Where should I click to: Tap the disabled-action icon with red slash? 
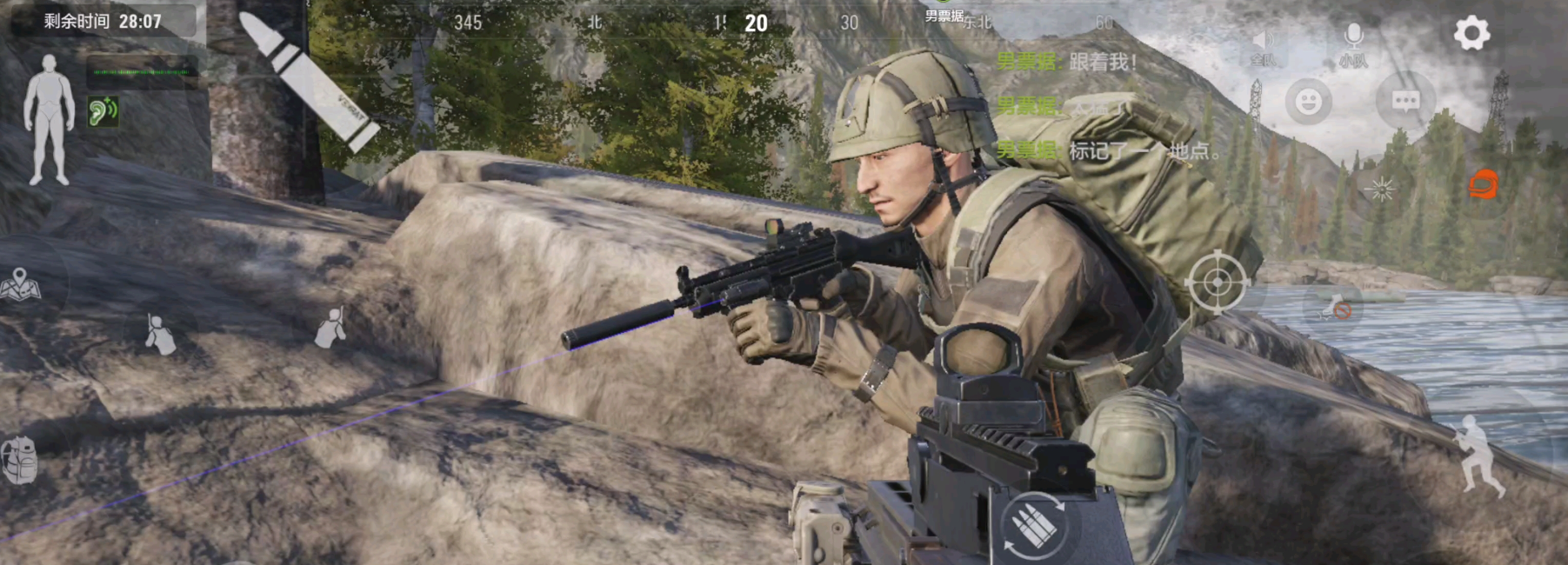(x=1333, y=308)
